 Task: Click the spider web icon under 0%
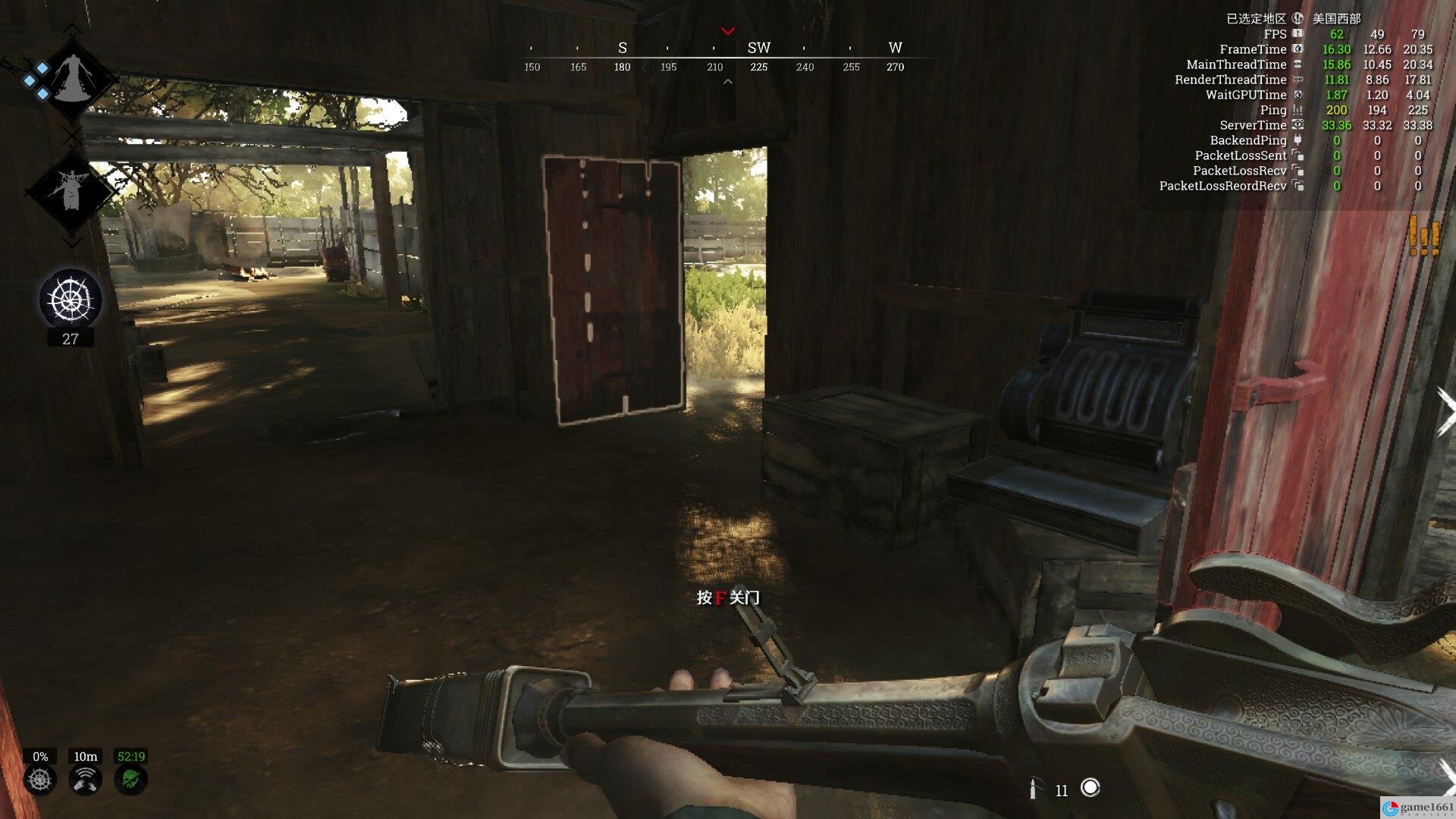click(x=40, y=780)
